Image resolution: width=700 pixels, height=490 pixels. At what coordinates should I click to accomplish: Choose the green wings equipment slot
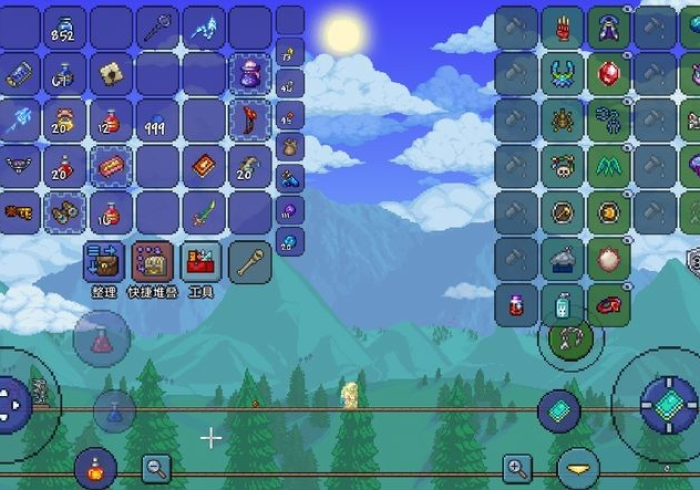[608, 165]
